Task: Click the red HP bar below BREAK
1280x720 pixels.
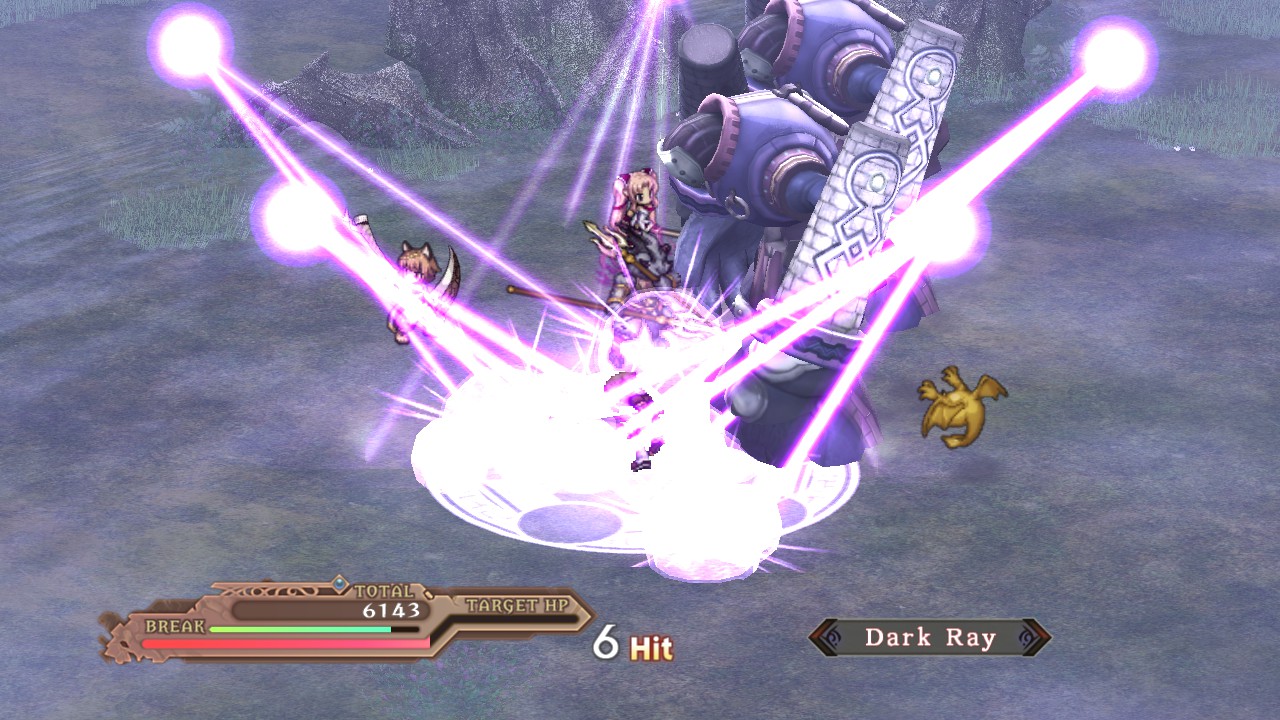Action: (285, 642)
